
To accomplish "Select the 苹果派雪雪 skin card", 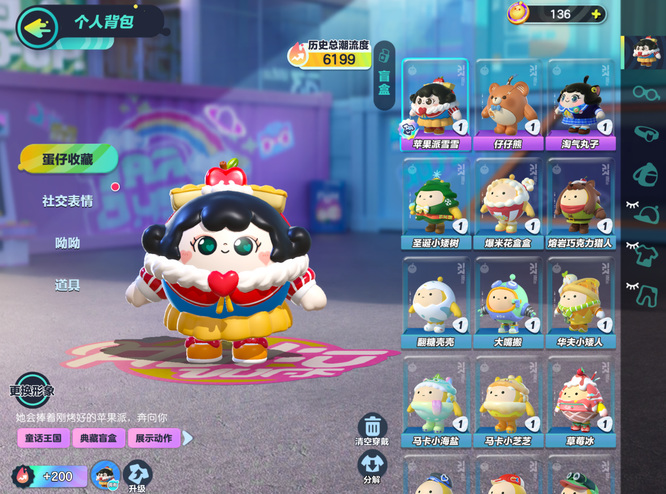I will pyautogui.click(x=436, y=105).
